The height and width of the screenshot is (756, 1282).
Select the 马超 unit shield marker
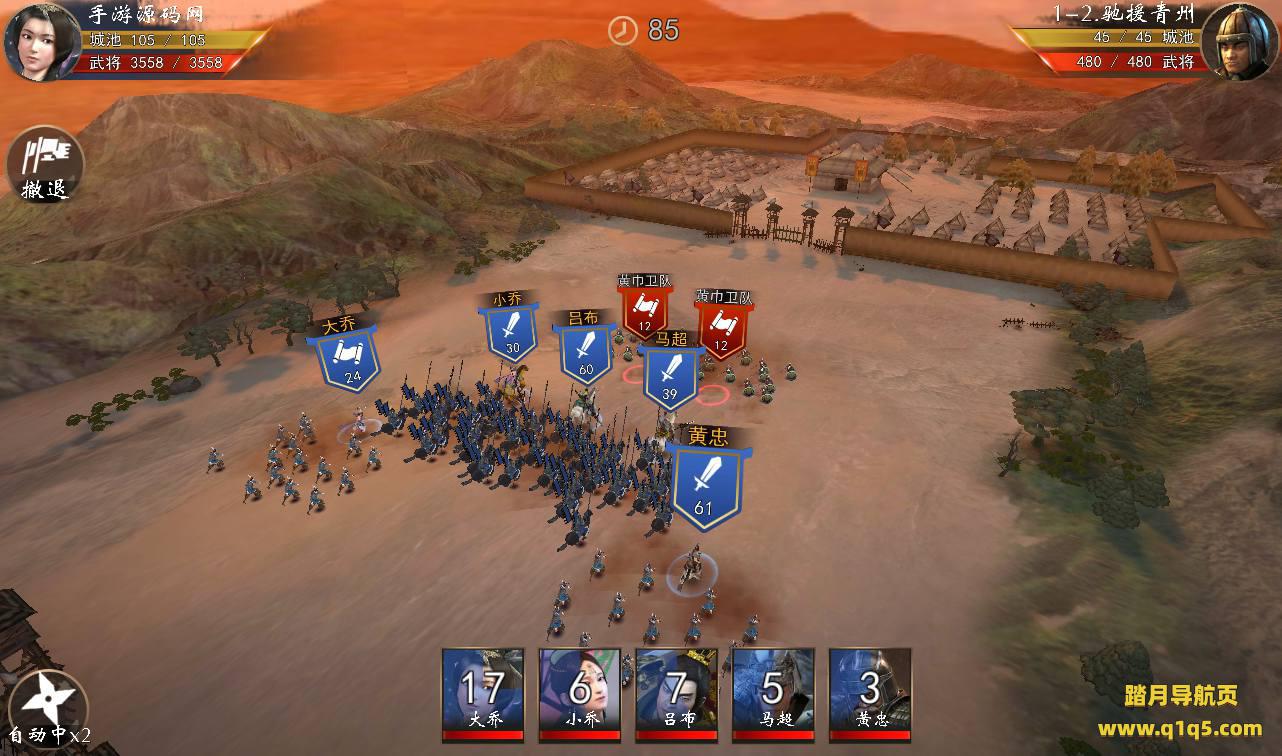pyautogui.click(x=671, y=377)
